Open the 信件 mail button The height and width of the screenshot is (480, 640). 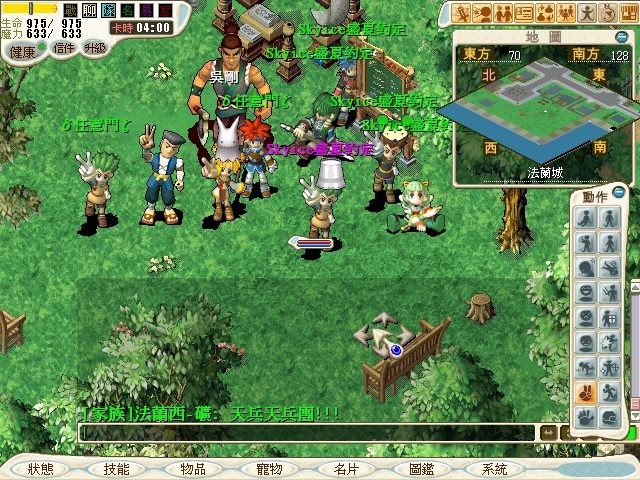[x=65, y=48]
